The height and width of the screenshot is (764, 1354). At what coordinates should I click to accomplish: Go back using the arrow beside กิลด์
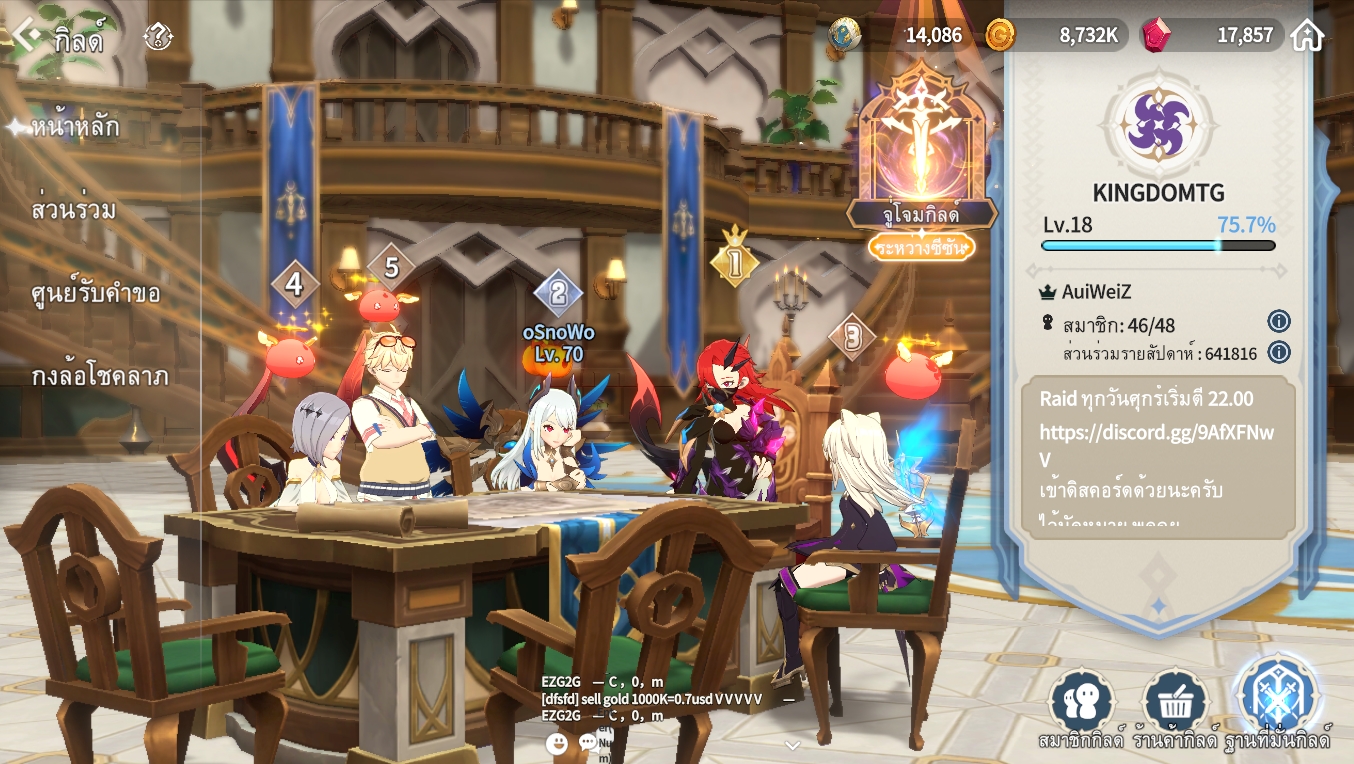click(x=26, y=37)
